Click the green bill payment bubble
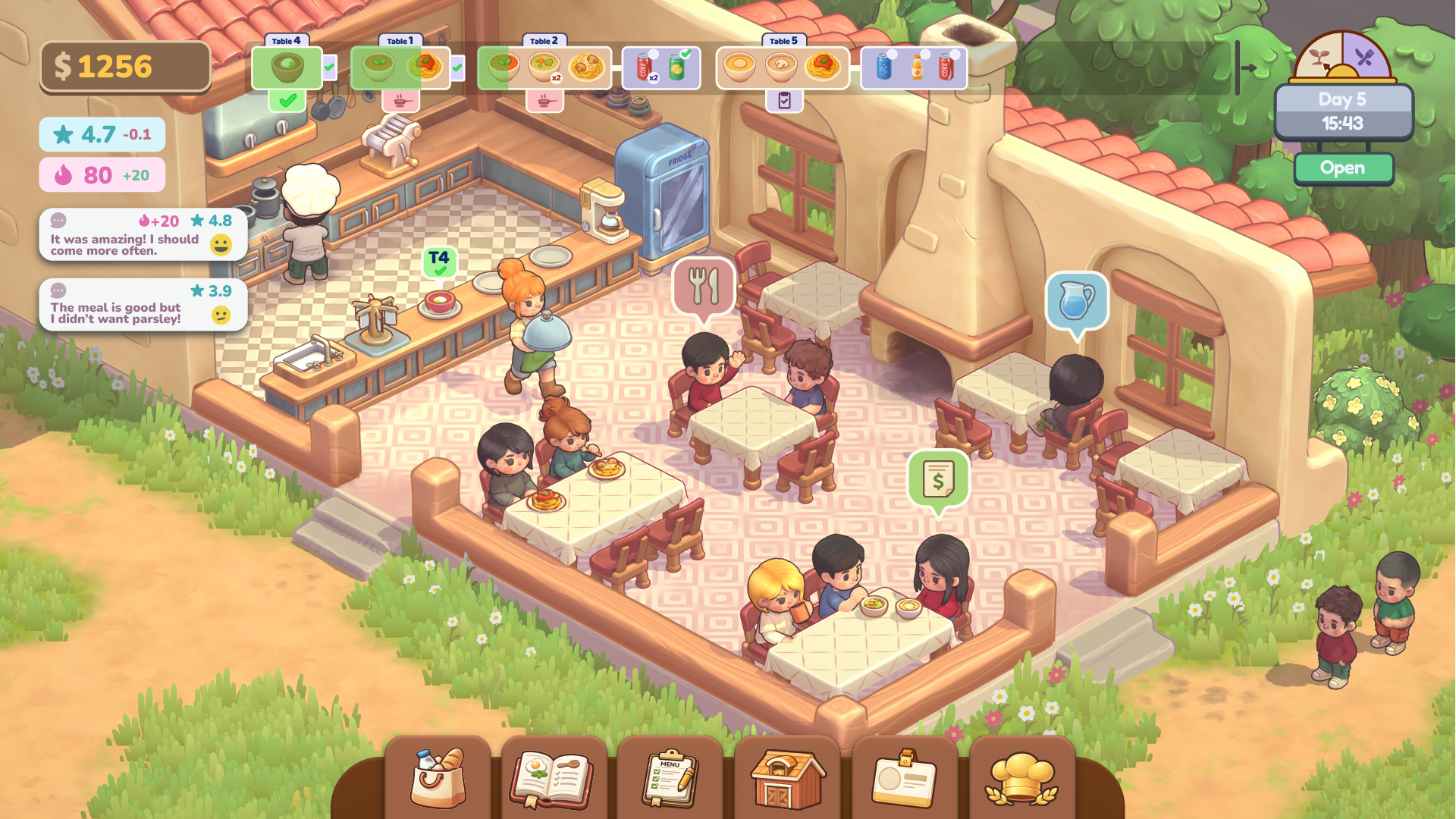1456x819 pixels. [938, 476]
